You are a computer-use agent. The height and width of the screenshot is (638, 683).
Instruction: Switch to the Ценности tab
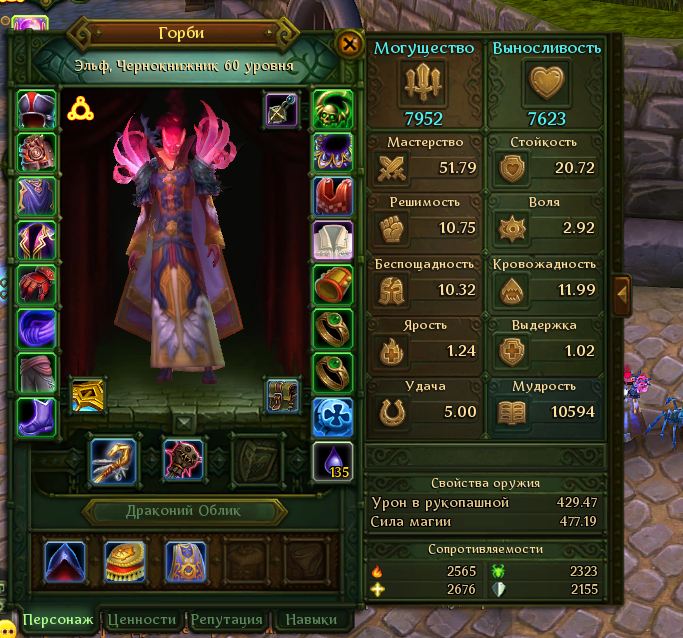click(x=142, y=620)
